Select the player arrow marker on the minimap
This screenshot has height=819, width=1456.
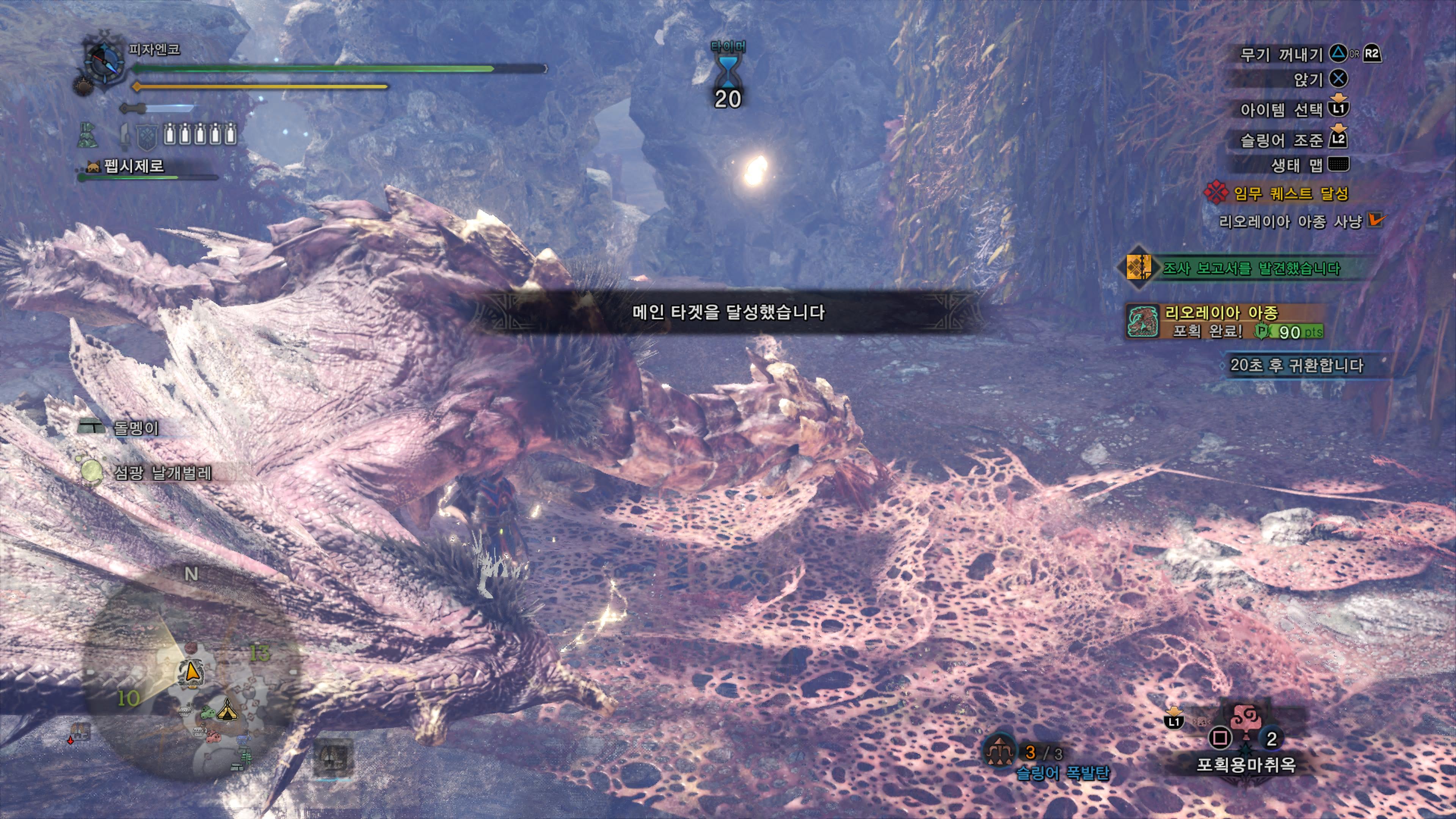(192, 672)
